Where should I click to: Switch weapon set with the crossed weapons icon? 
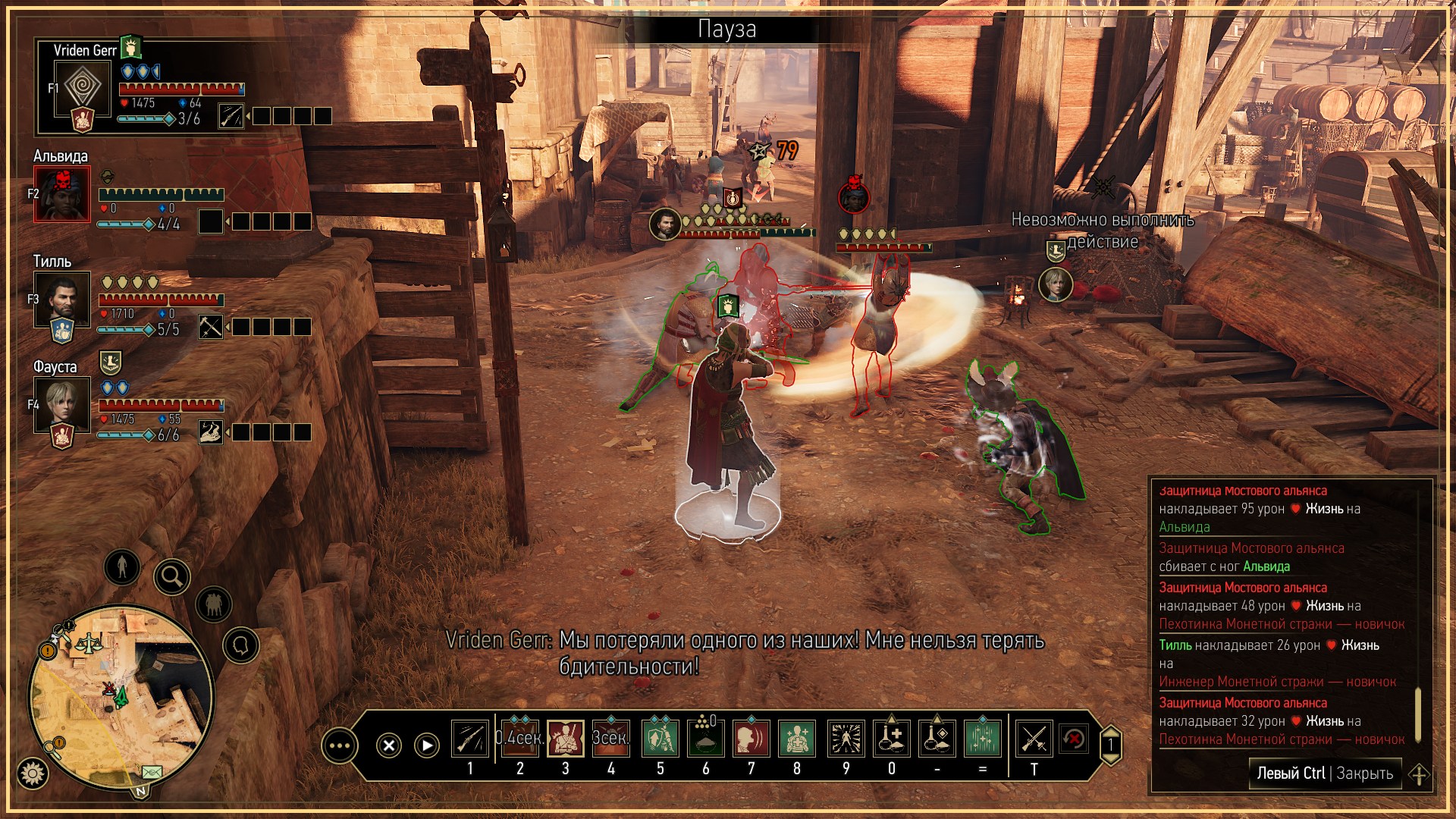pyautogui.click(x=1034, y=739)
